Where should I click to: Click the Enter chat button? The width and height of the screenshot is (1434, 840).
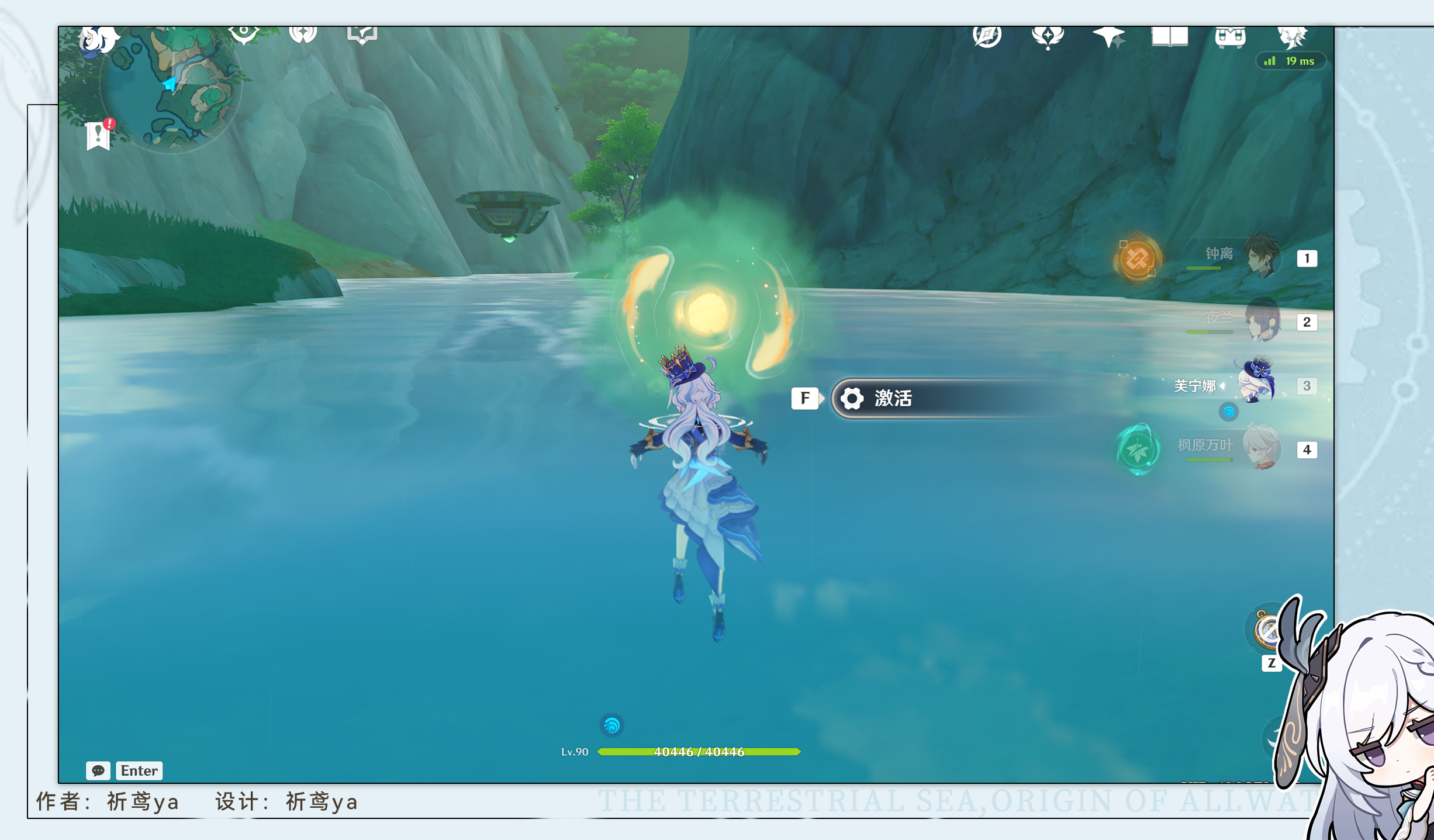point(138,770)
